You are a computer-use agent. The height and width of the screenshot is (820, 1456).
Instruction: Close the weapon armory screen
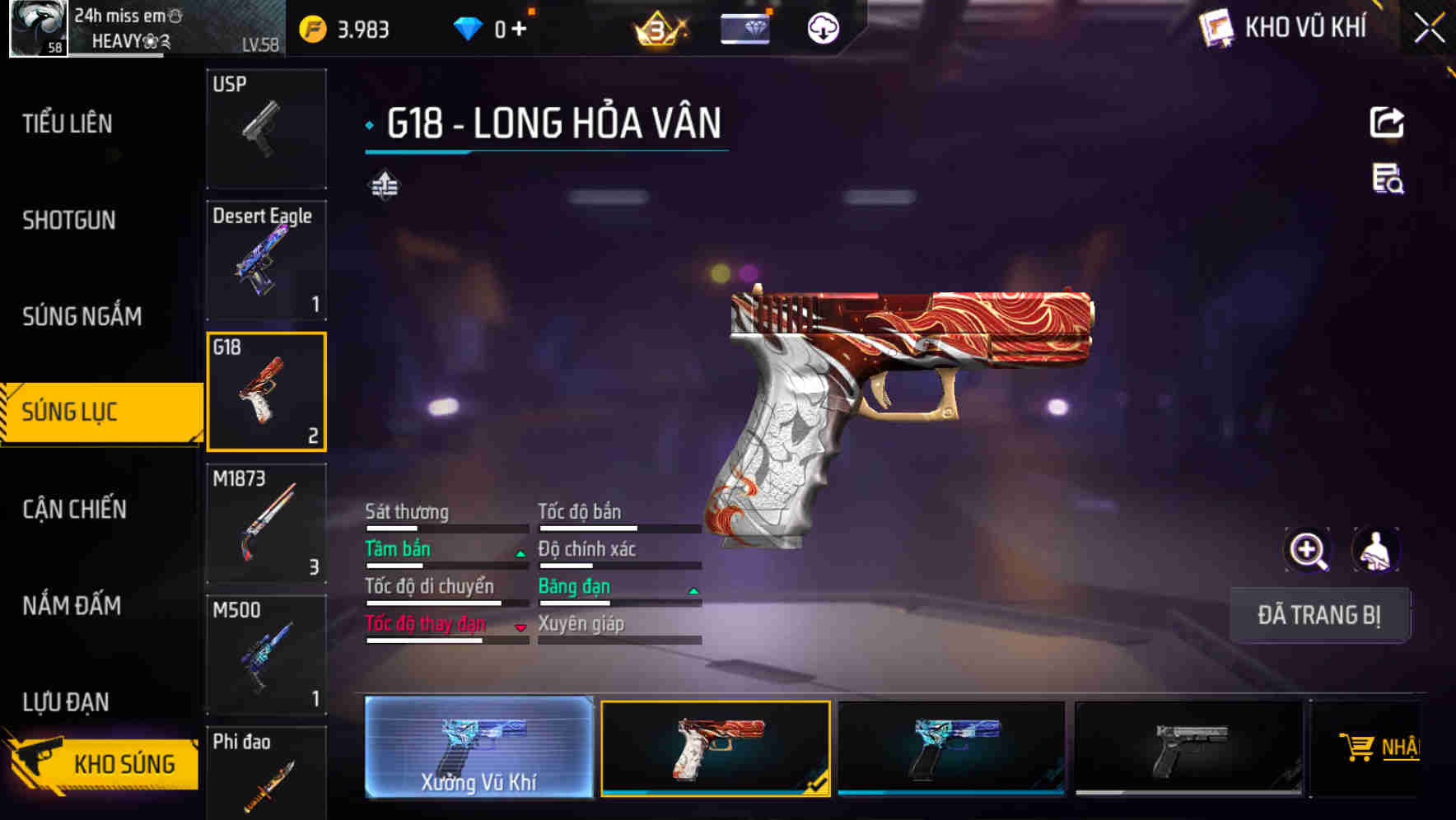(1429, 29)
